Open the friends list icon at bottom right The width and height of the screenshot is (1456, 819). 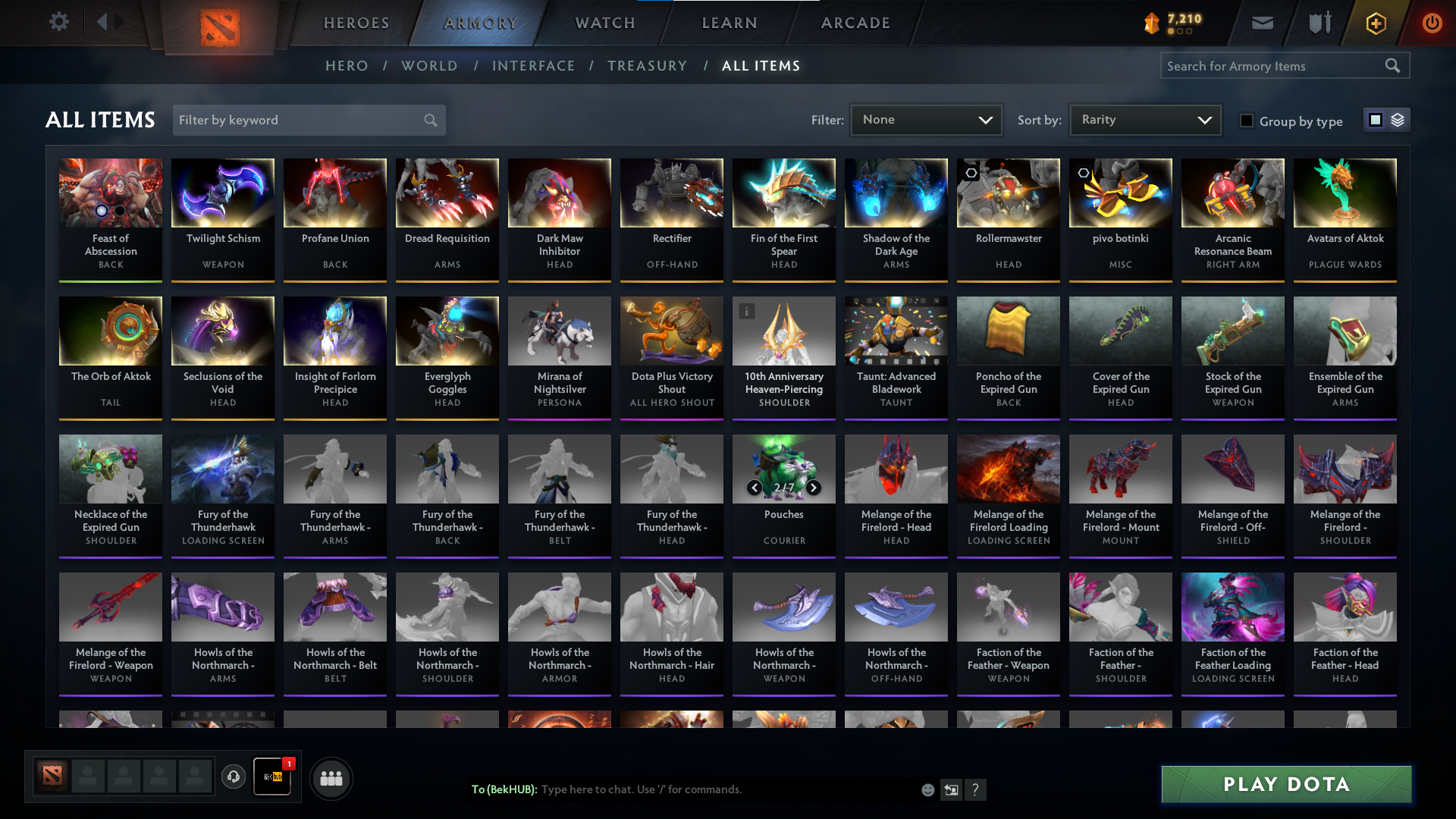click(x=330, y=777)
